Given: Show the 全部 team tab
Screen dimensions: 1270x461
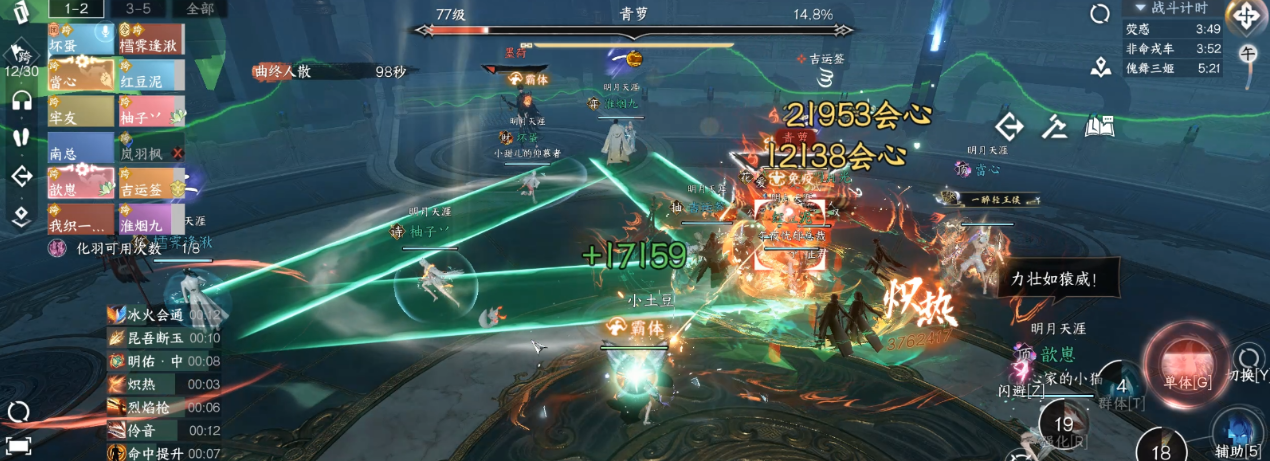Looking at the screenshot, I should (199, 9).
